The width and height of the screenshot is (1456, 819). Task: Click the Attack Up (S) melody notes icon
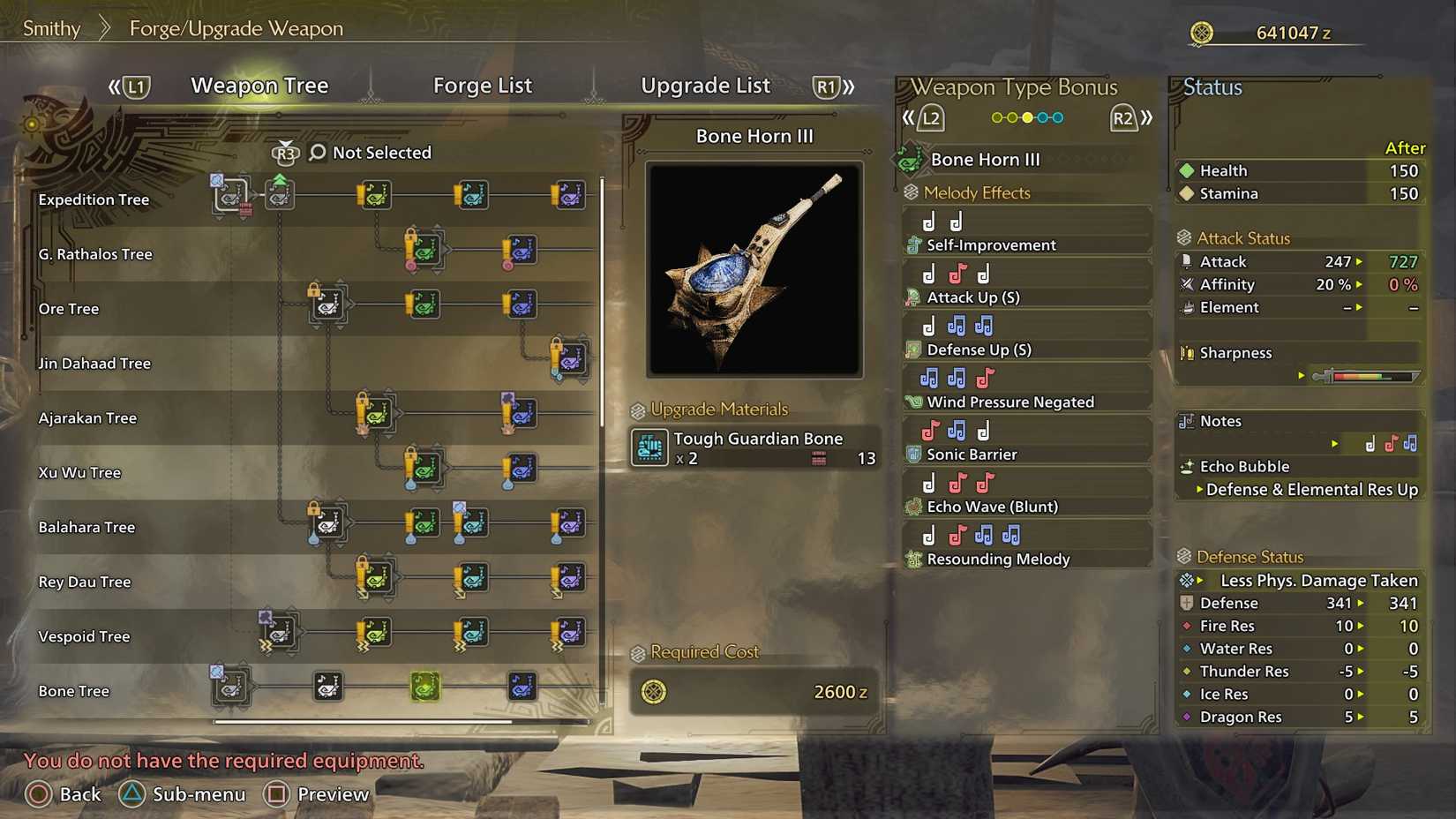[956, 273]
